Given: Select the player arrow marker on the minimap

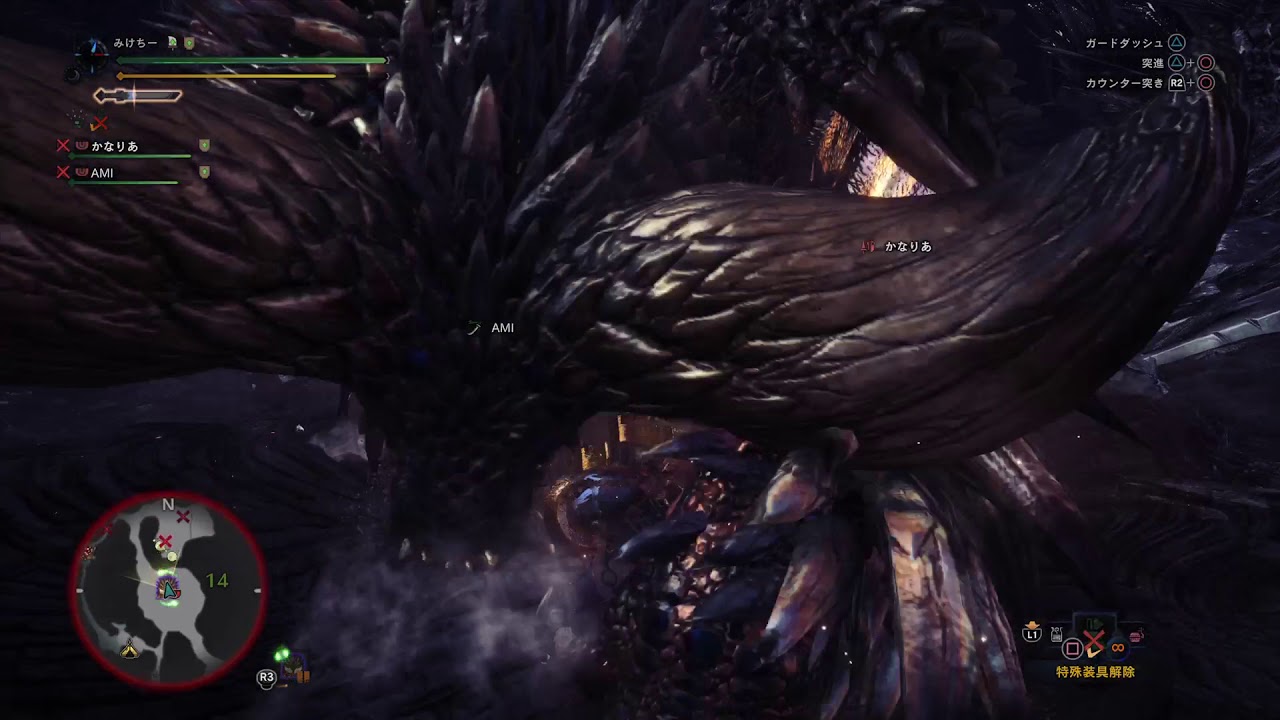Looking at the screenshot, I should (x=169, y=591).
